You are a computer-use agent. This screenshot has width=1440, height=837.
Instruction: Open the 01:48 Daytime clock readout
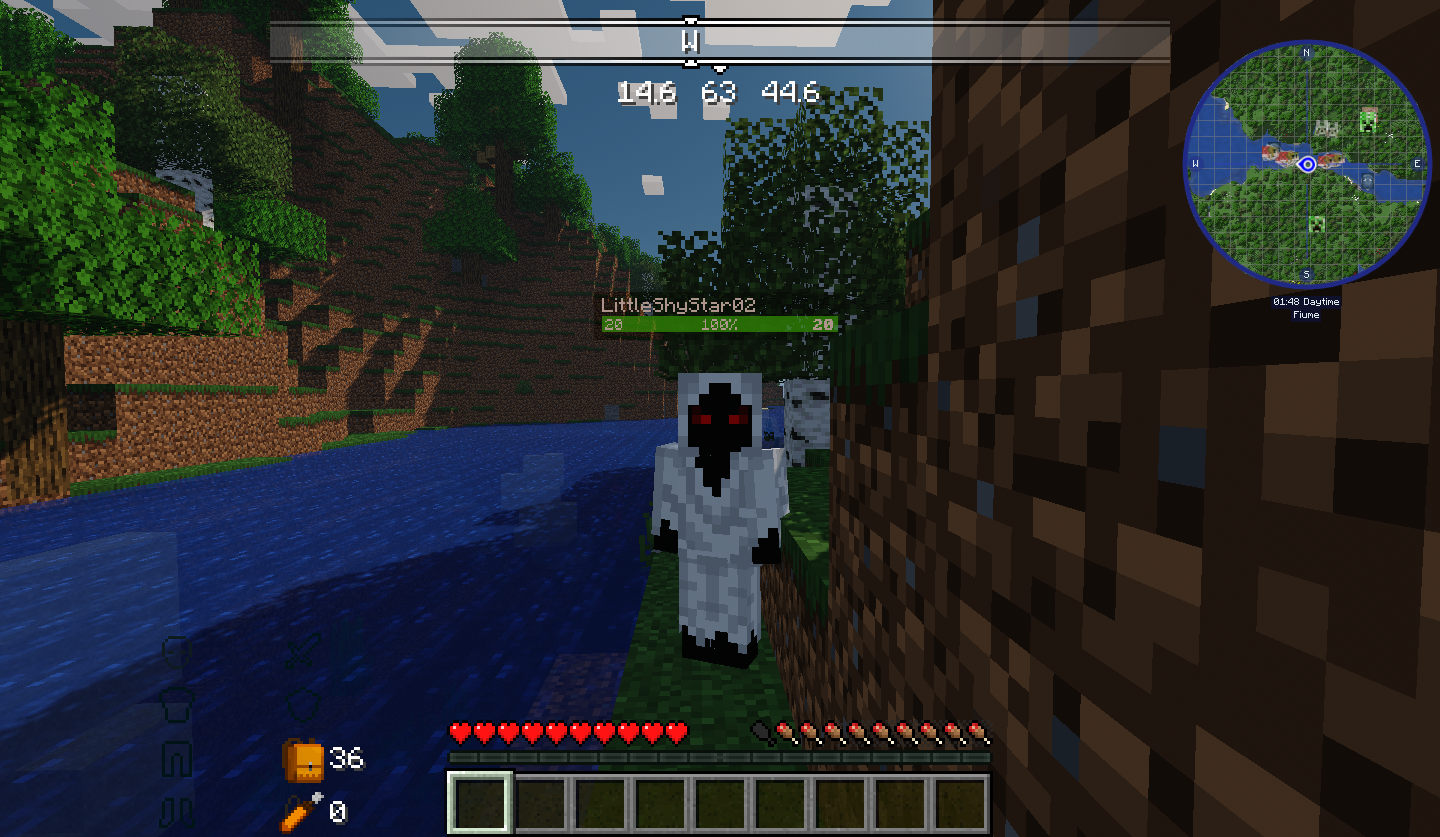(1306, 301)
